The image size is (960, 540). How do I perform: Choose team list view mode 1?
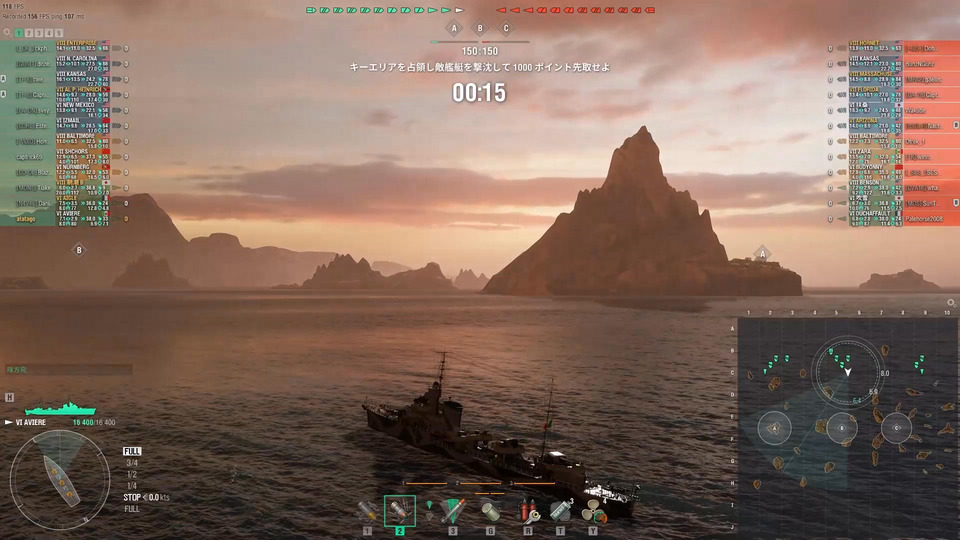click(18, 33)
